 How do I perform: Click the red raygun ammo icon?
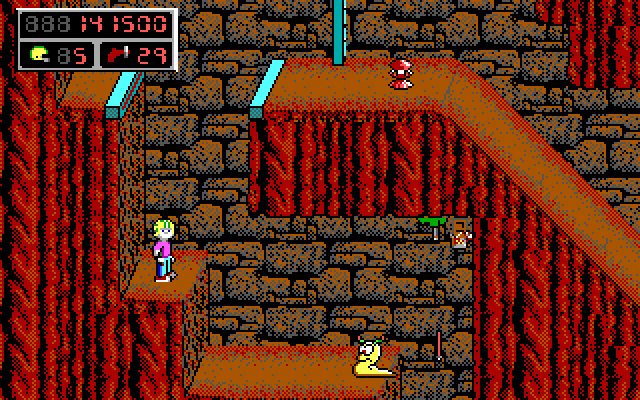click(x=120, y=55)
